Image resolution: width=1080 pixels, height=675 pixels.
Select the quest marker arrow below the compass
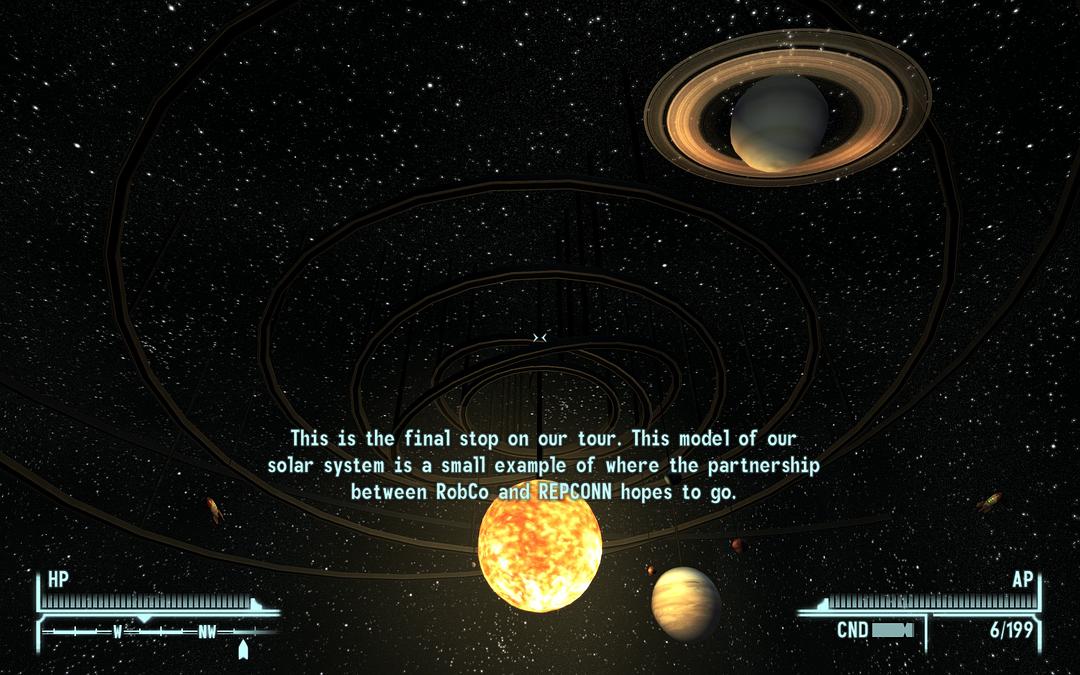click(242, 650)
